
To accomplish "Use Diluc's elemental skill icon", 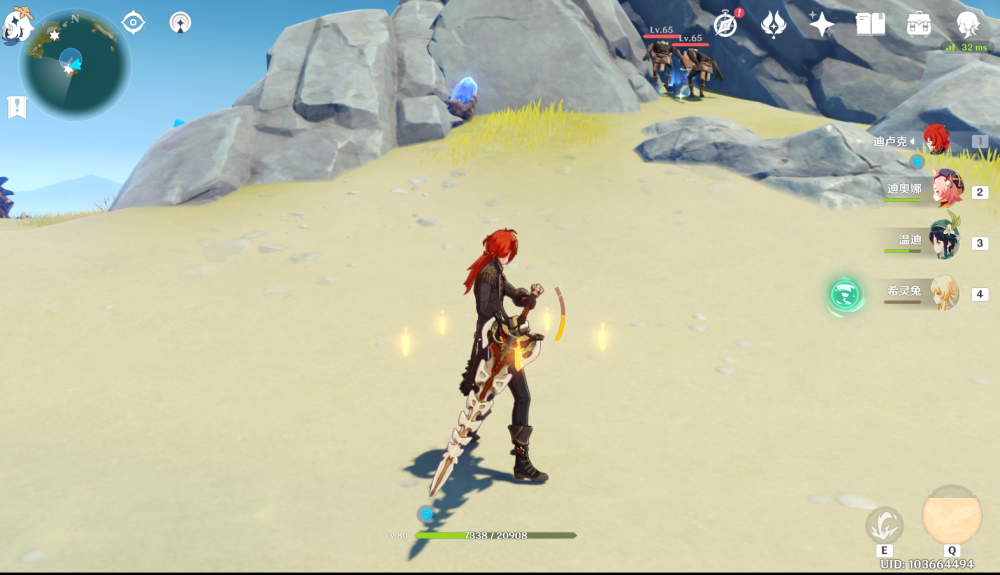I will click(x=884, y=525).
